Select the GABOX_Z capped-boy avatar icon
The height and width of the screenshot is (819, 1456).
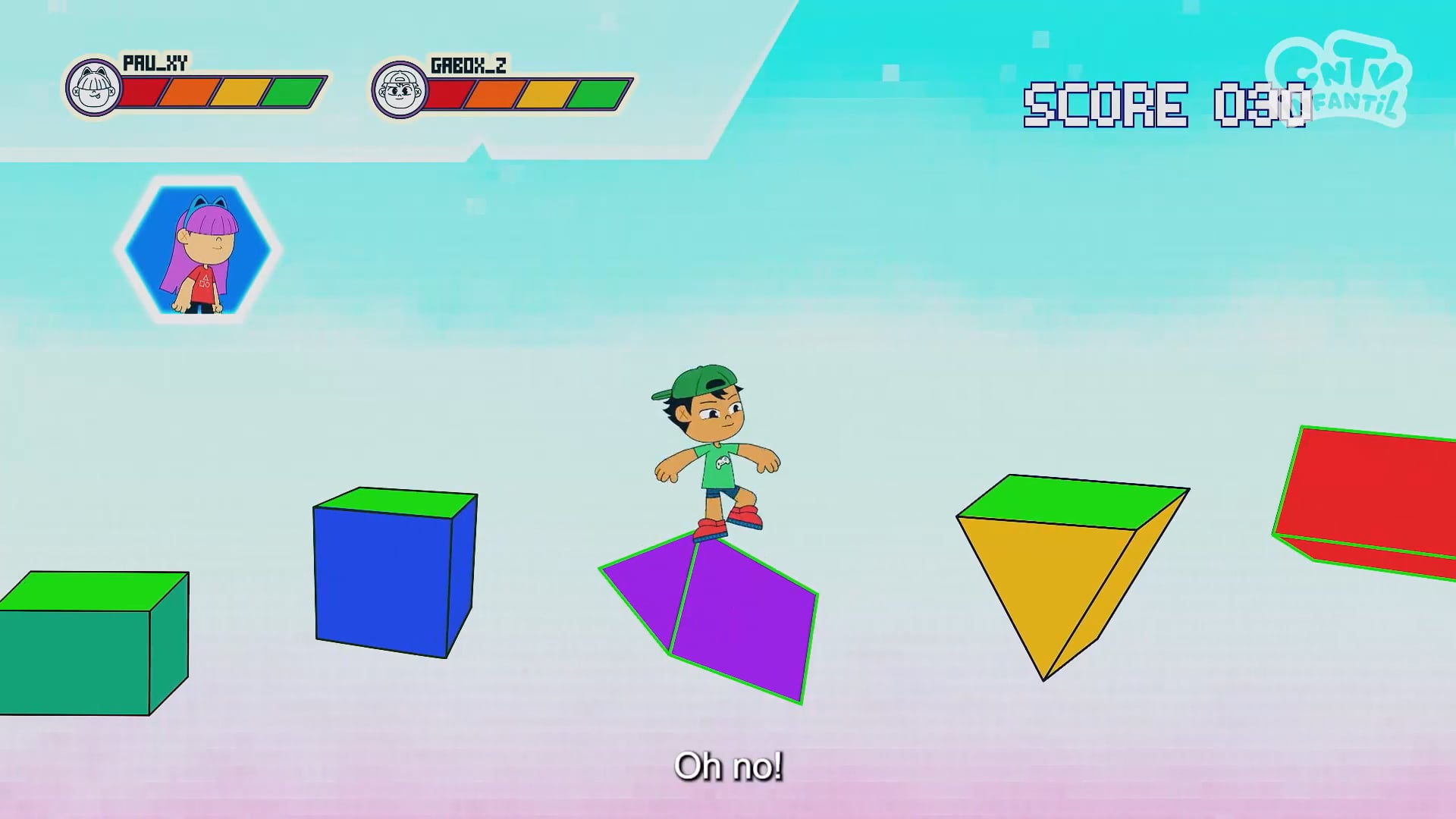[x=400, y=90]
